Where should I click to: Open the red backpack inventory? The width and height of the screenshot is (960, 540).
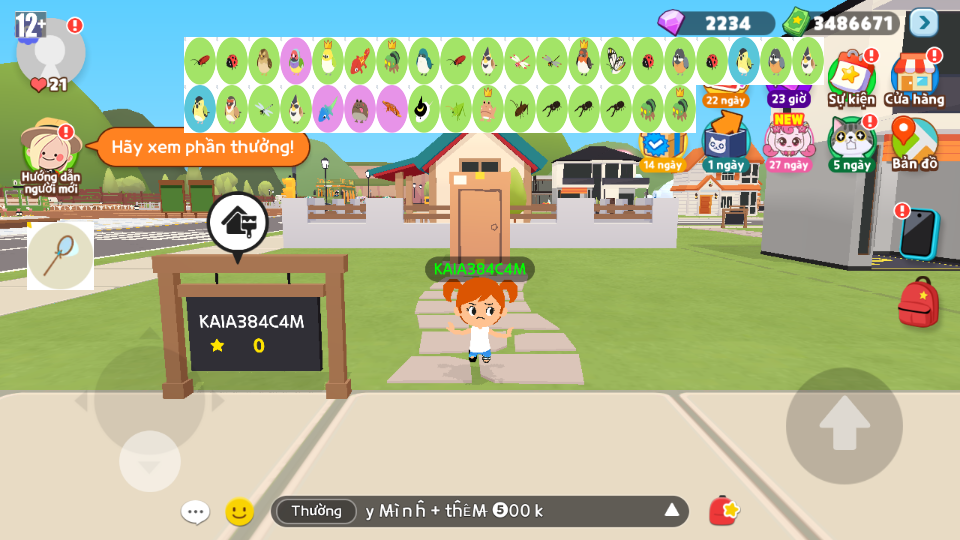coord(918,303)
